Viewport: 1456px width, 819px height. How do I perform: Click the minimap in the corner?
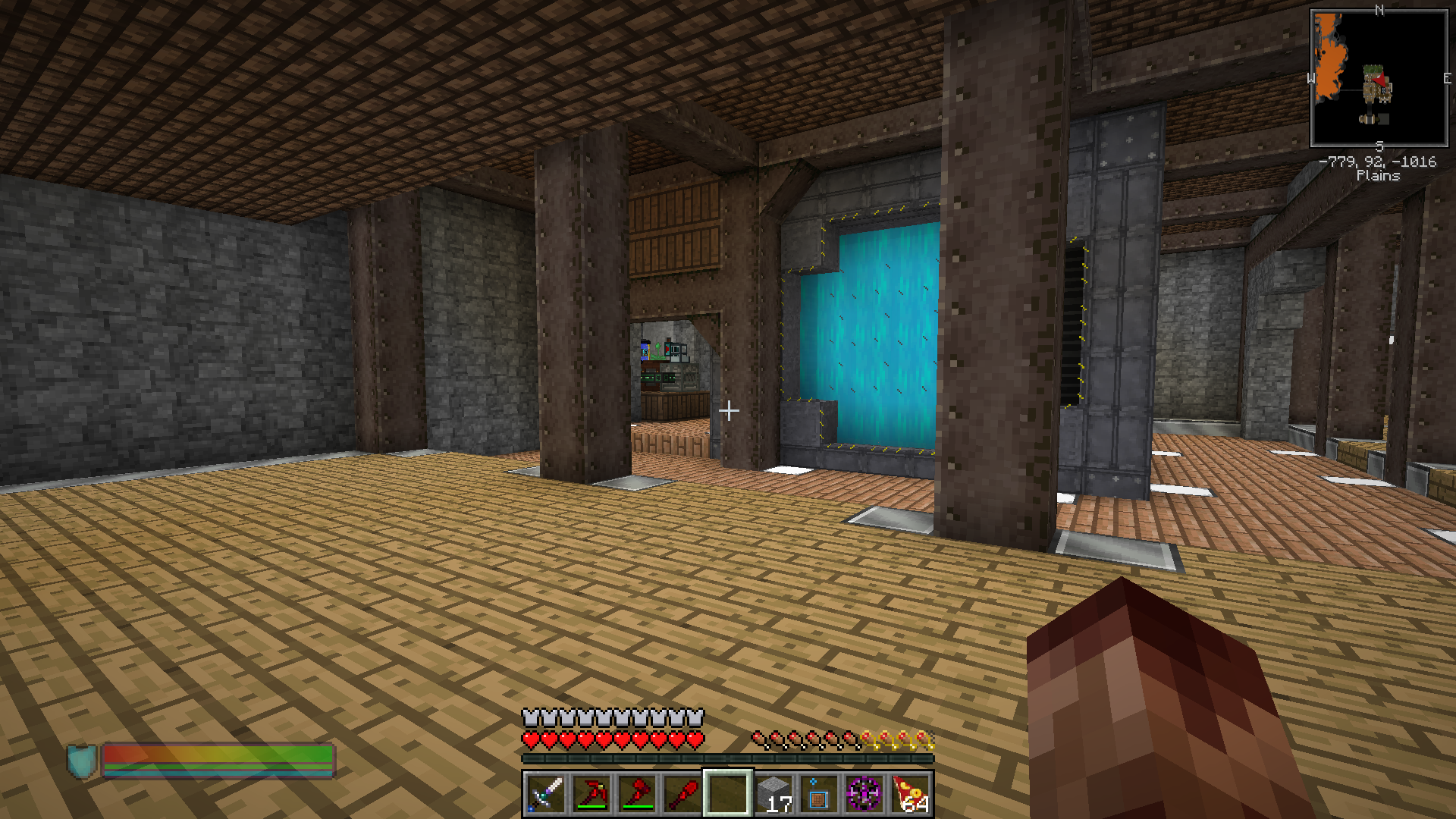point(1379,78)
